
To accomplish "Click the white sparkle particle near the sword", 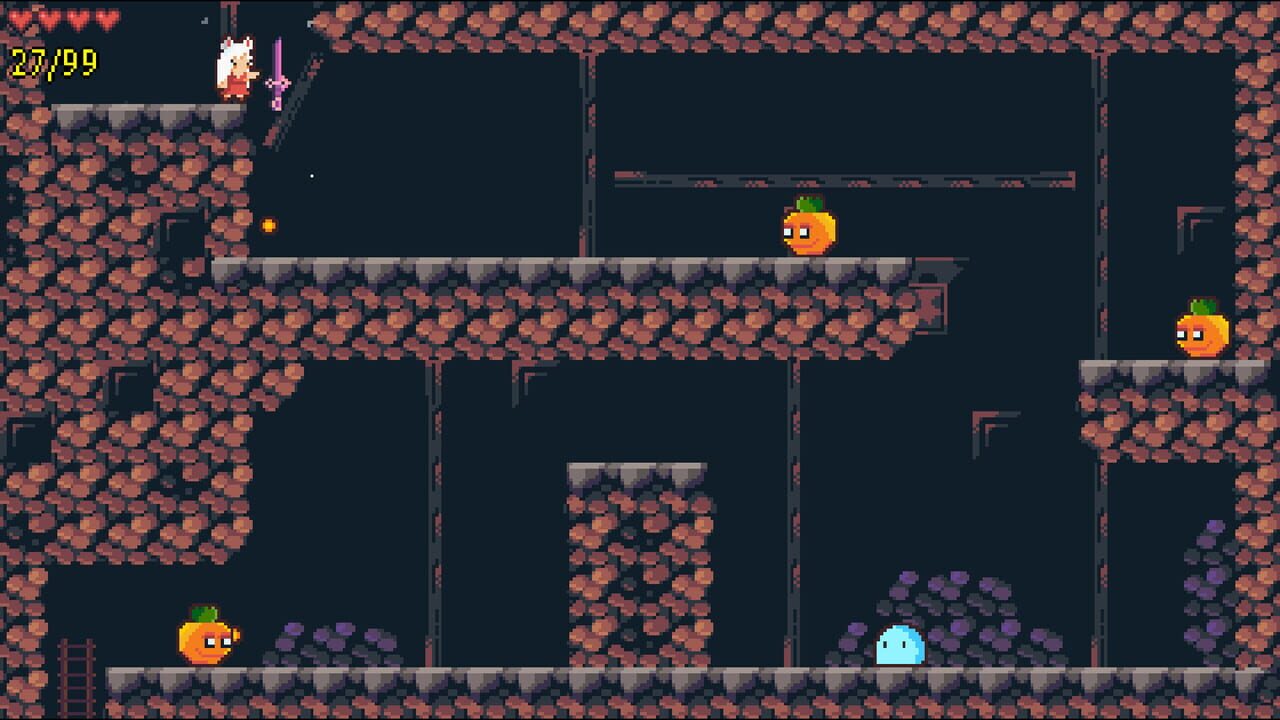I will [311, 174].
